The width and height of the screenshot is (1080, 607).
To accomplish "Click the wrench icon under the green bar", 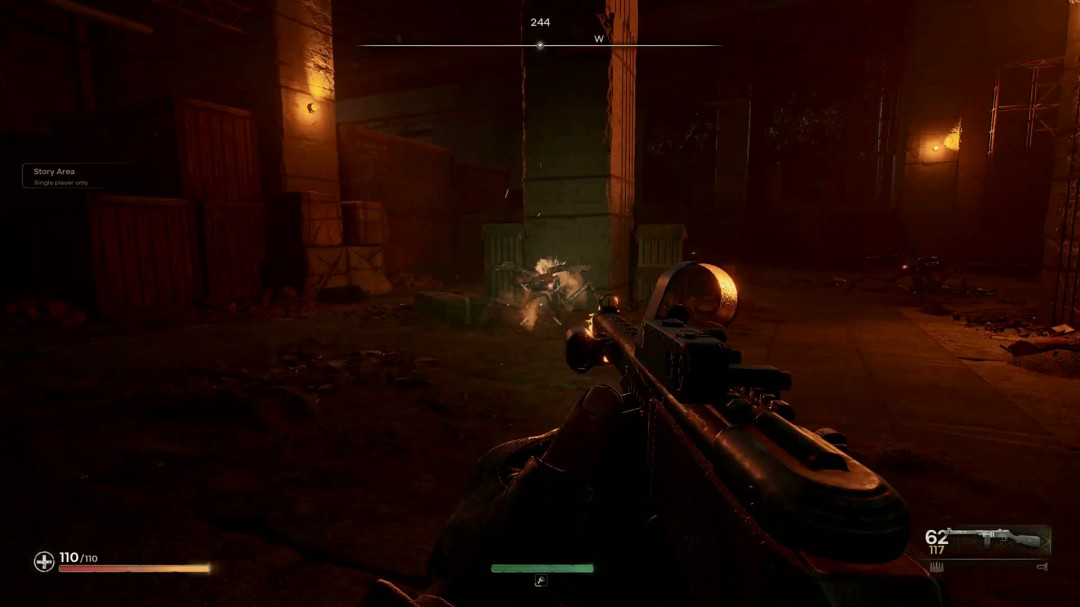I will tap(541, 581).
